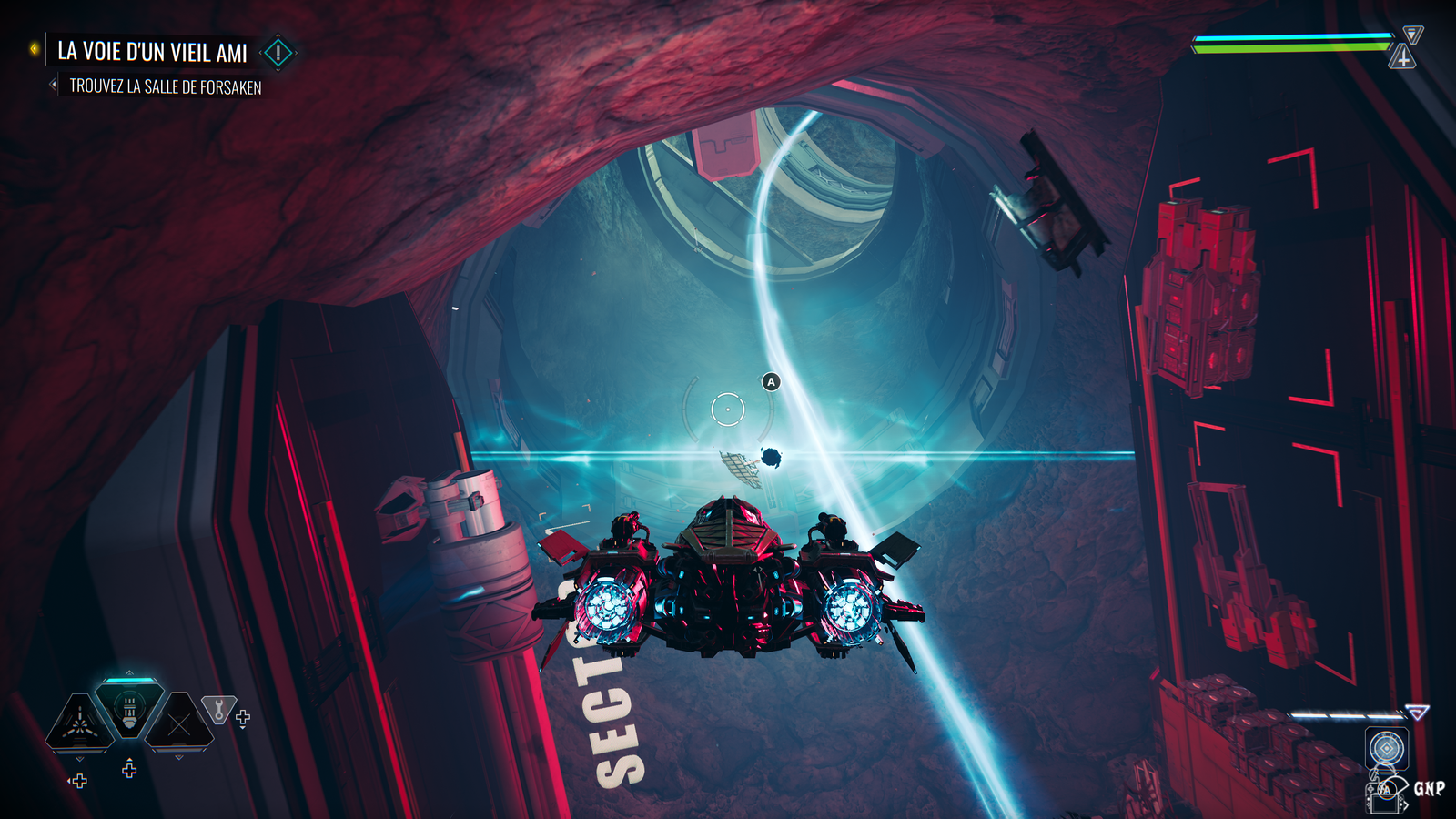Open the wrench repair icon
Viewport: 1456px width, 819px height.
(x=218, y=709)
